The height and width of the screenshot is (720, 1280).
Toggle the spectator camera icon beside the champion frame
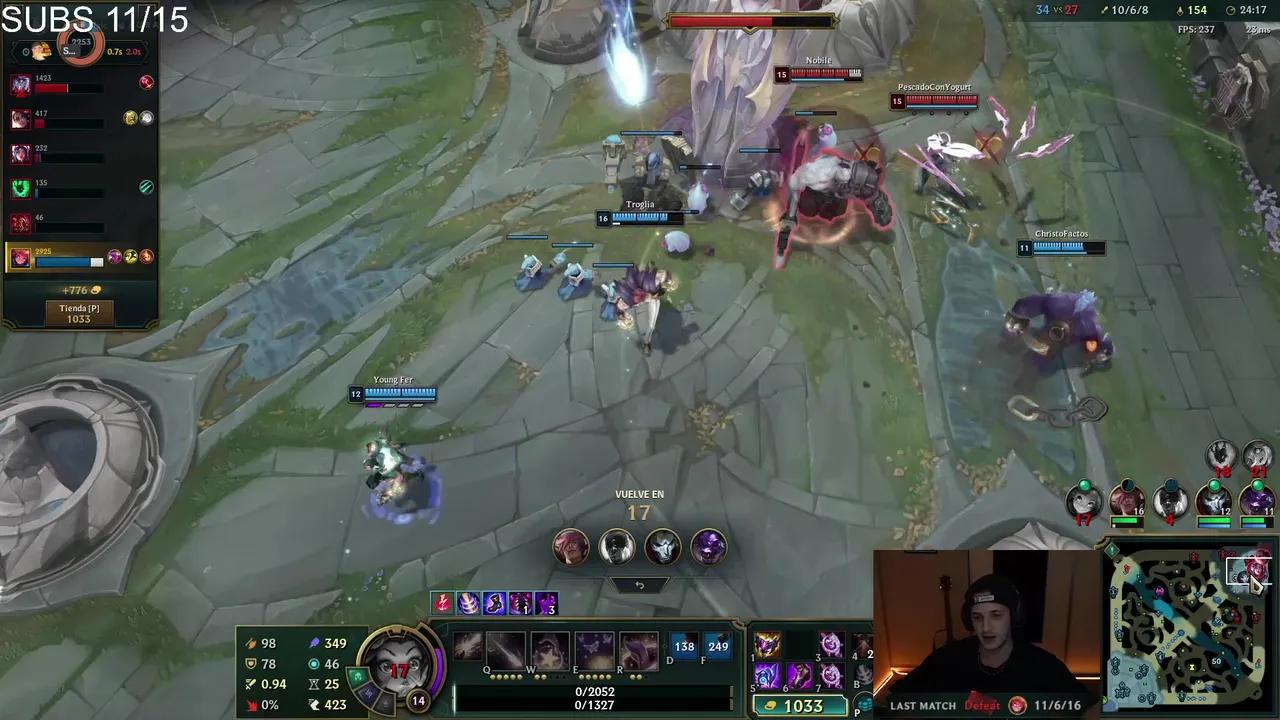coord(25,53)
